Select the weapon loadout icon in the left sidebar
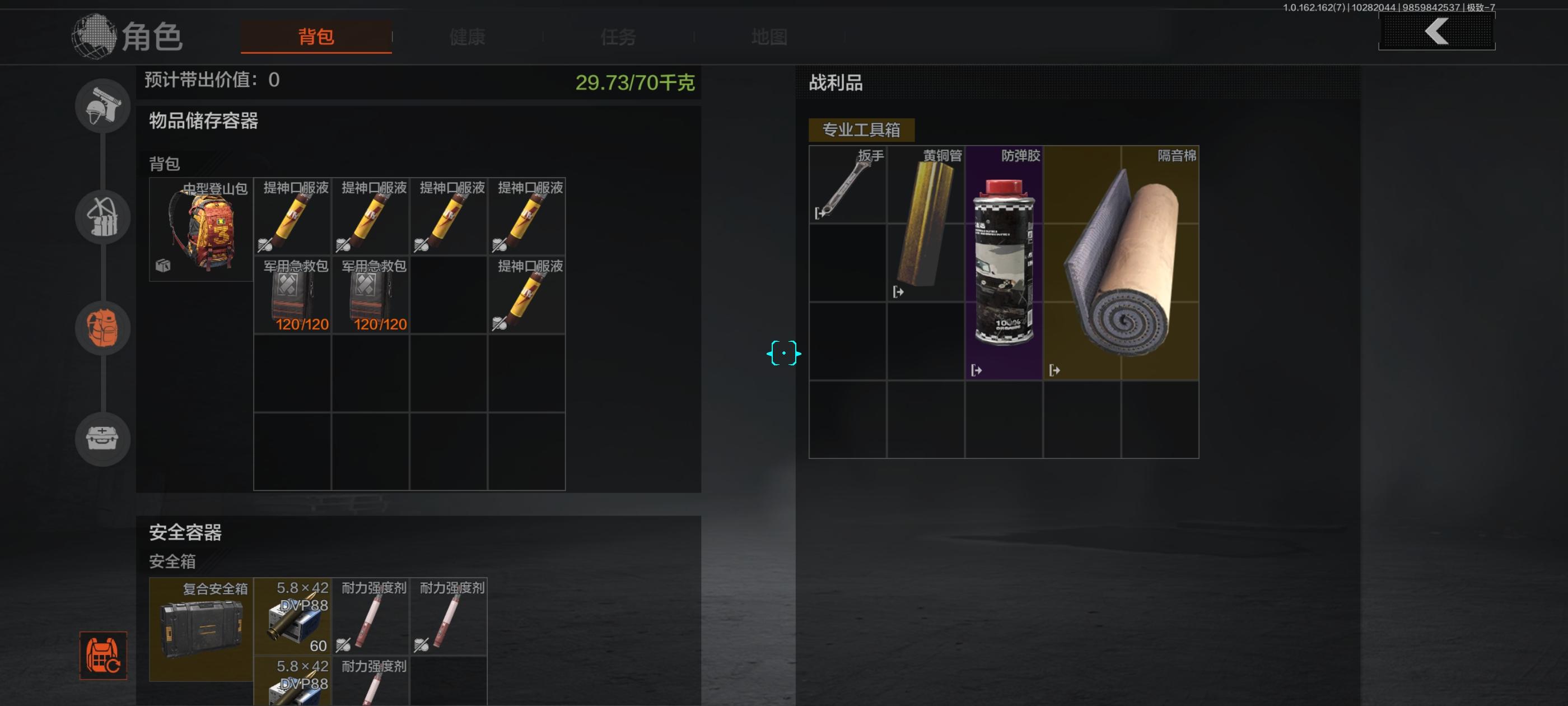Viewport: 1568px width, 706px height. coord(102,106)
